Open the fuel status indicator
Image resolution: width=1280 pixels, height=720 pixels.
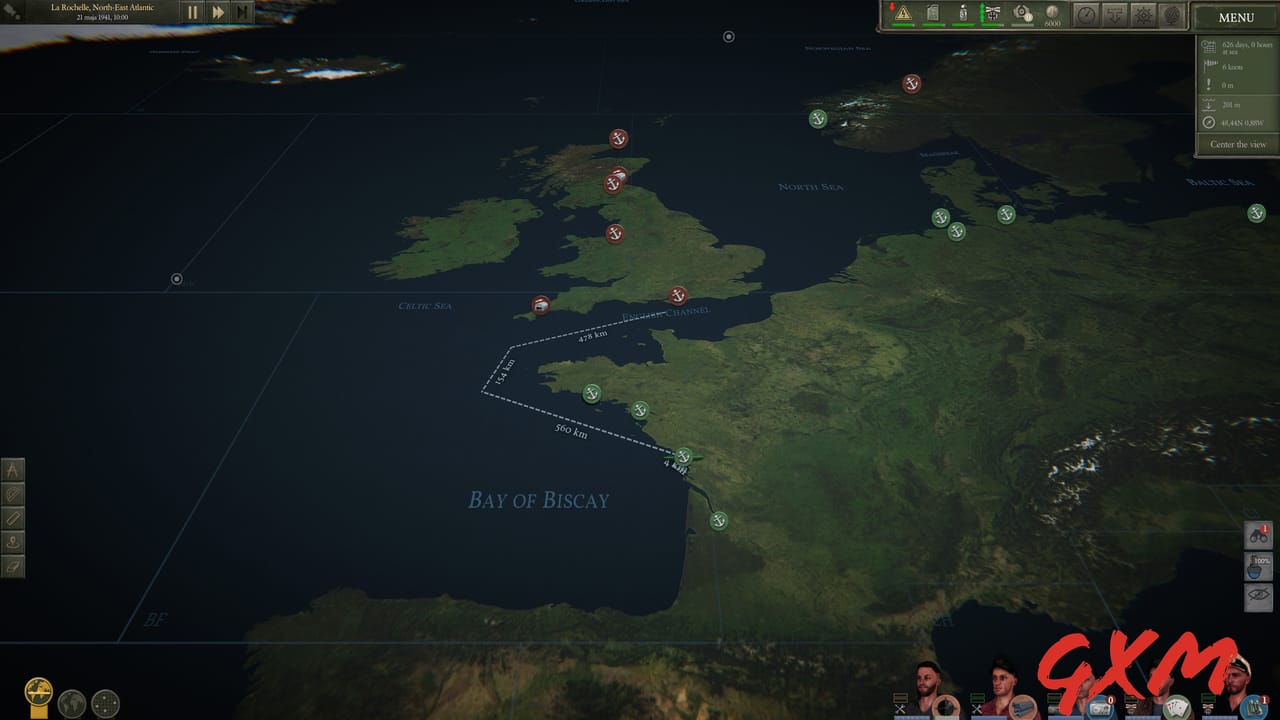(933, 13)
